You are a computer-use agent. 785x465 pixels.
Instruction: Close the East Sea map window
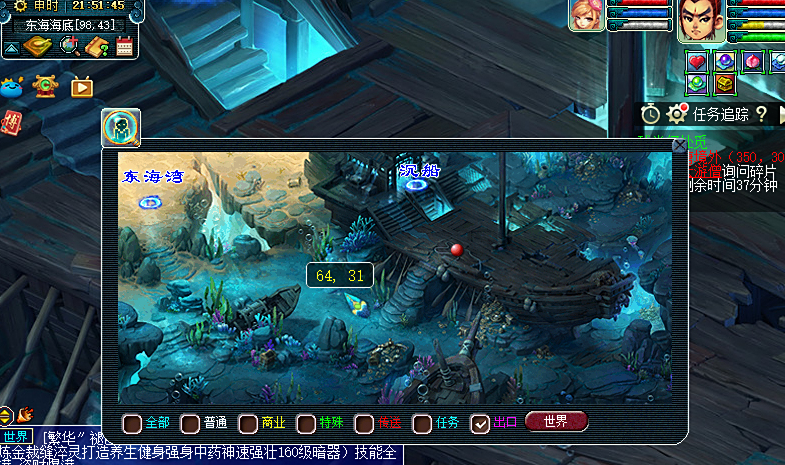680,146
